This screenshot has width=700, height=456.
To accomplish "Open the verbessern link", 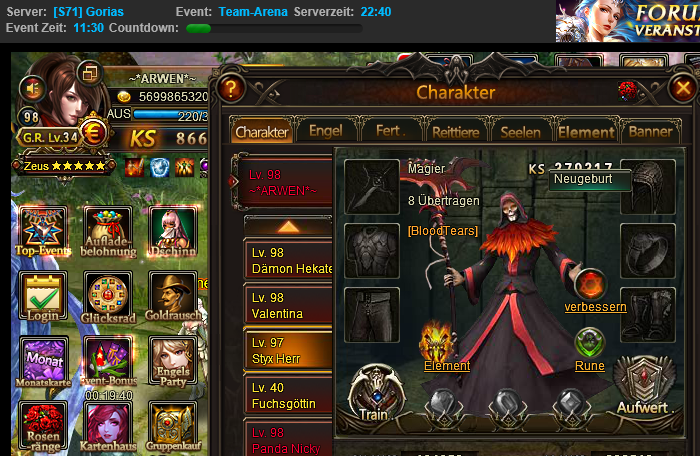I will coord(595,307).
